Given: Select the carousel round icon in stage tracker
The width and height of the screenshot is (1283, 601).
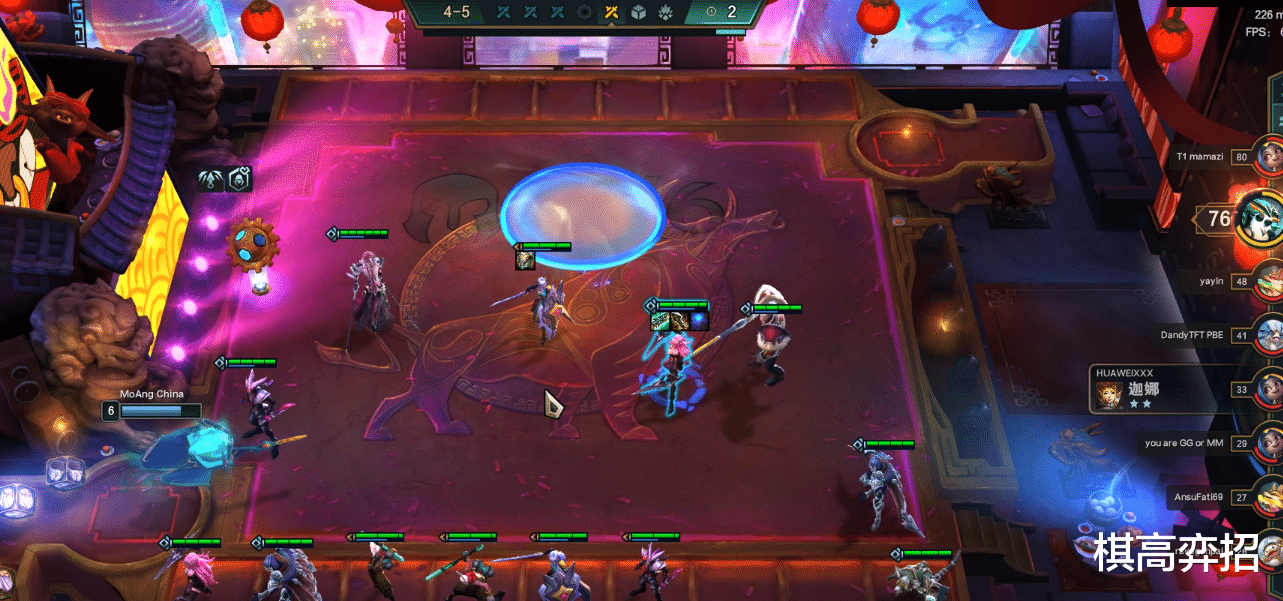Looking at the screenshot, I should [x=585, y=12].
